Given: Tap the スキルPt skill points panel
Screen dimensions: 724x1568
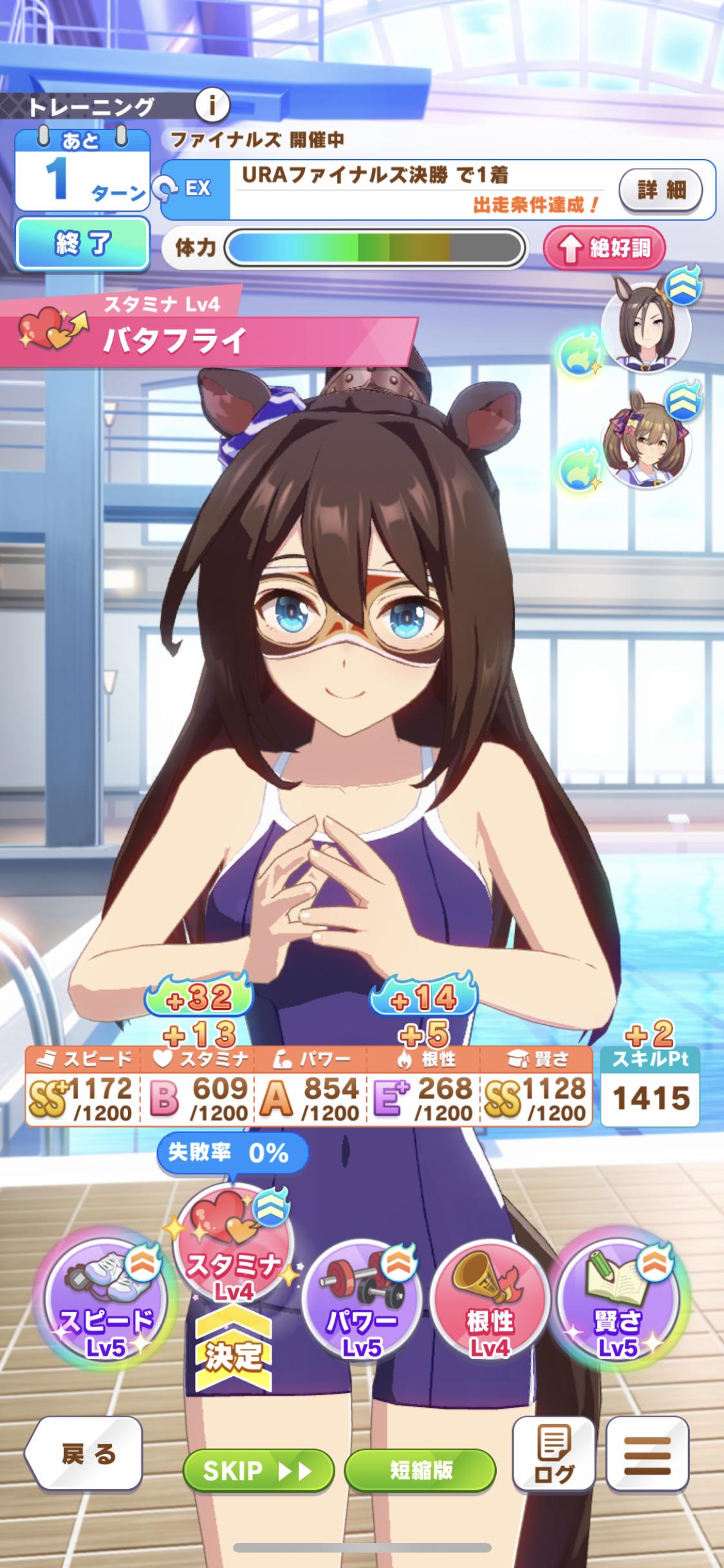Looking at the screenshot, I should coord(650,1086).
